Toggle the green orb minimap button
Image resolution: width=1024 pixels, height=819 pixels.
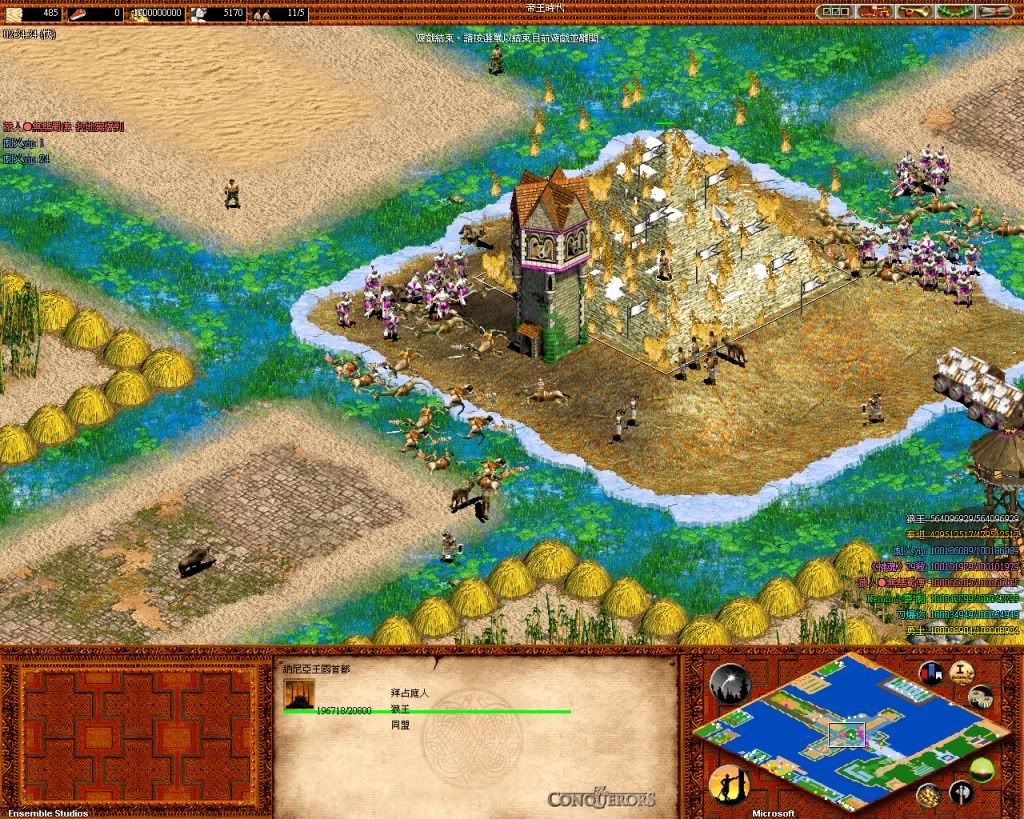(x=982, y=768)
